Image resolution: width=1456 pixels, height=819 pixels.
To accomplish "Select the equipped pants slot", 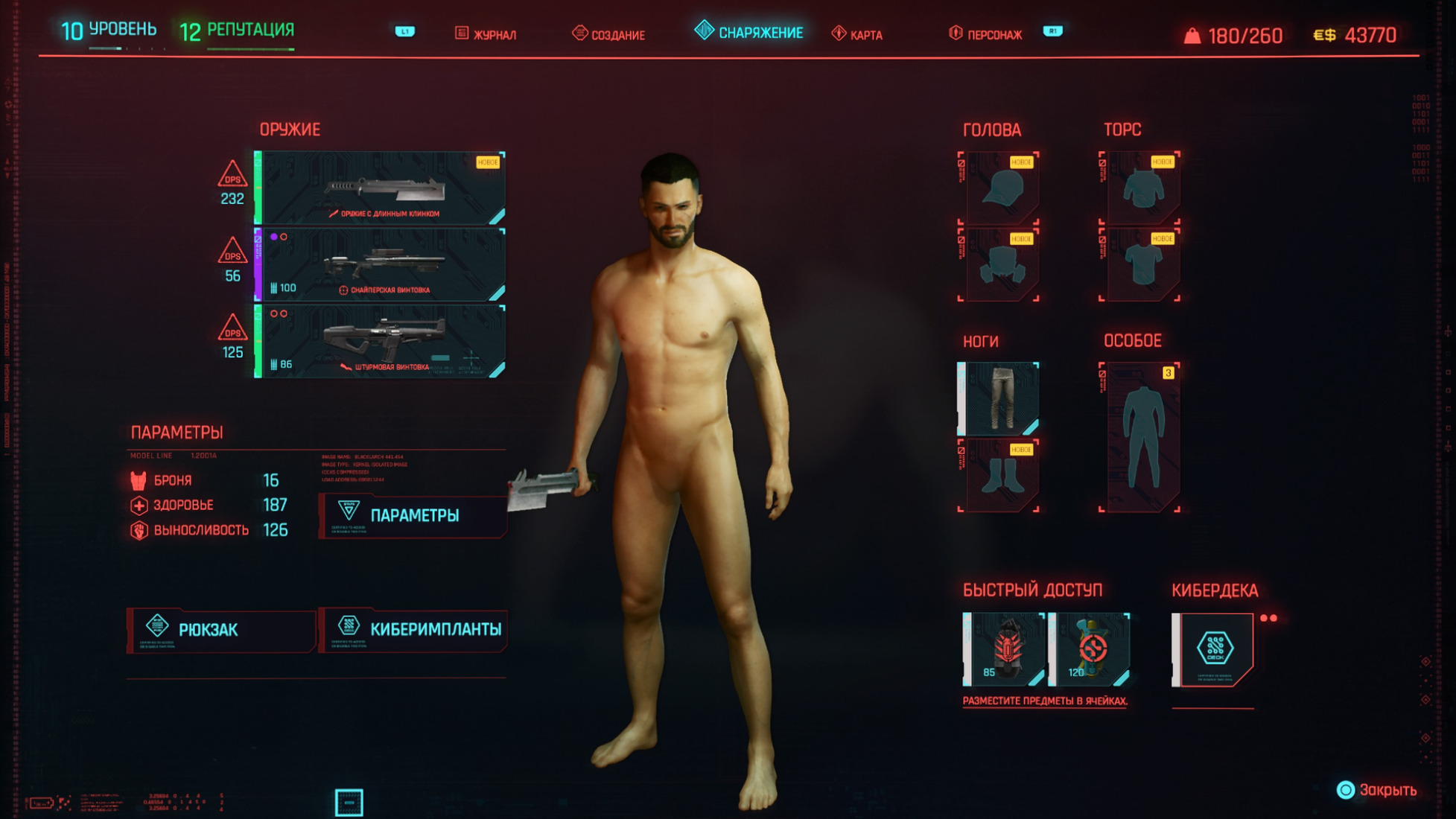I will tap(998, 399).
